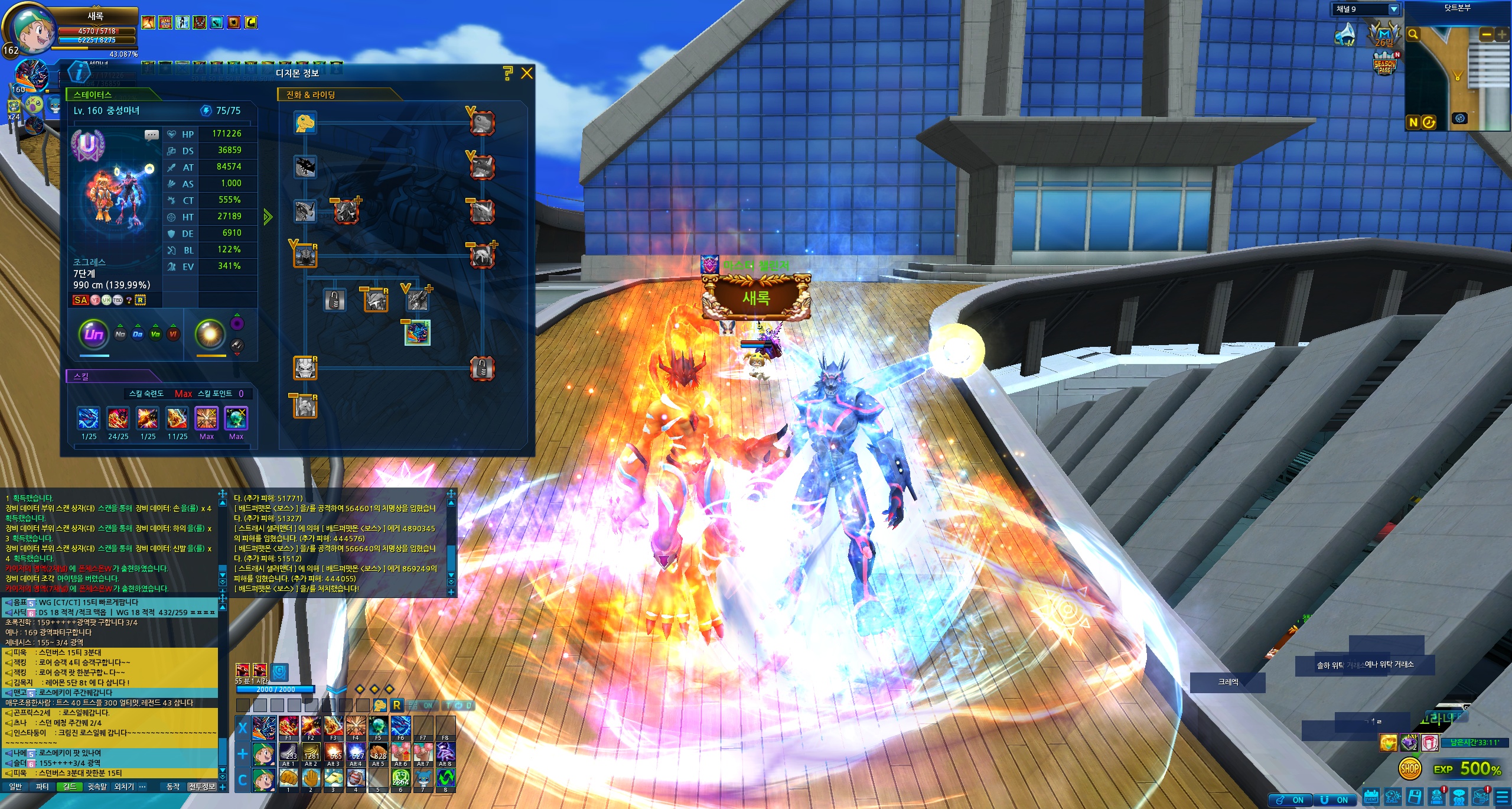Toggle the magnet auto-loot ON switch
1512x809 pixels.
click(x=1335, y=800)
